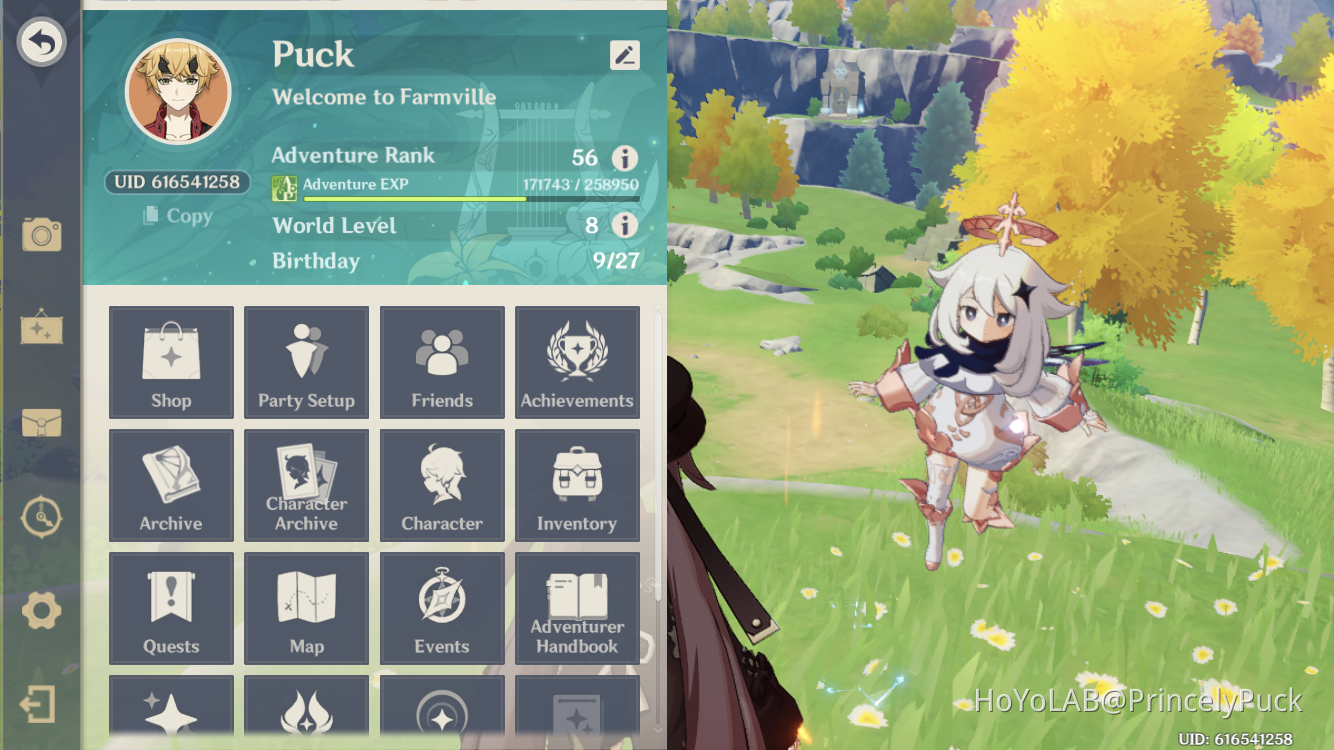Return with the back arrow icon
Screen dimensions: 1334x750
coord(41,41)
